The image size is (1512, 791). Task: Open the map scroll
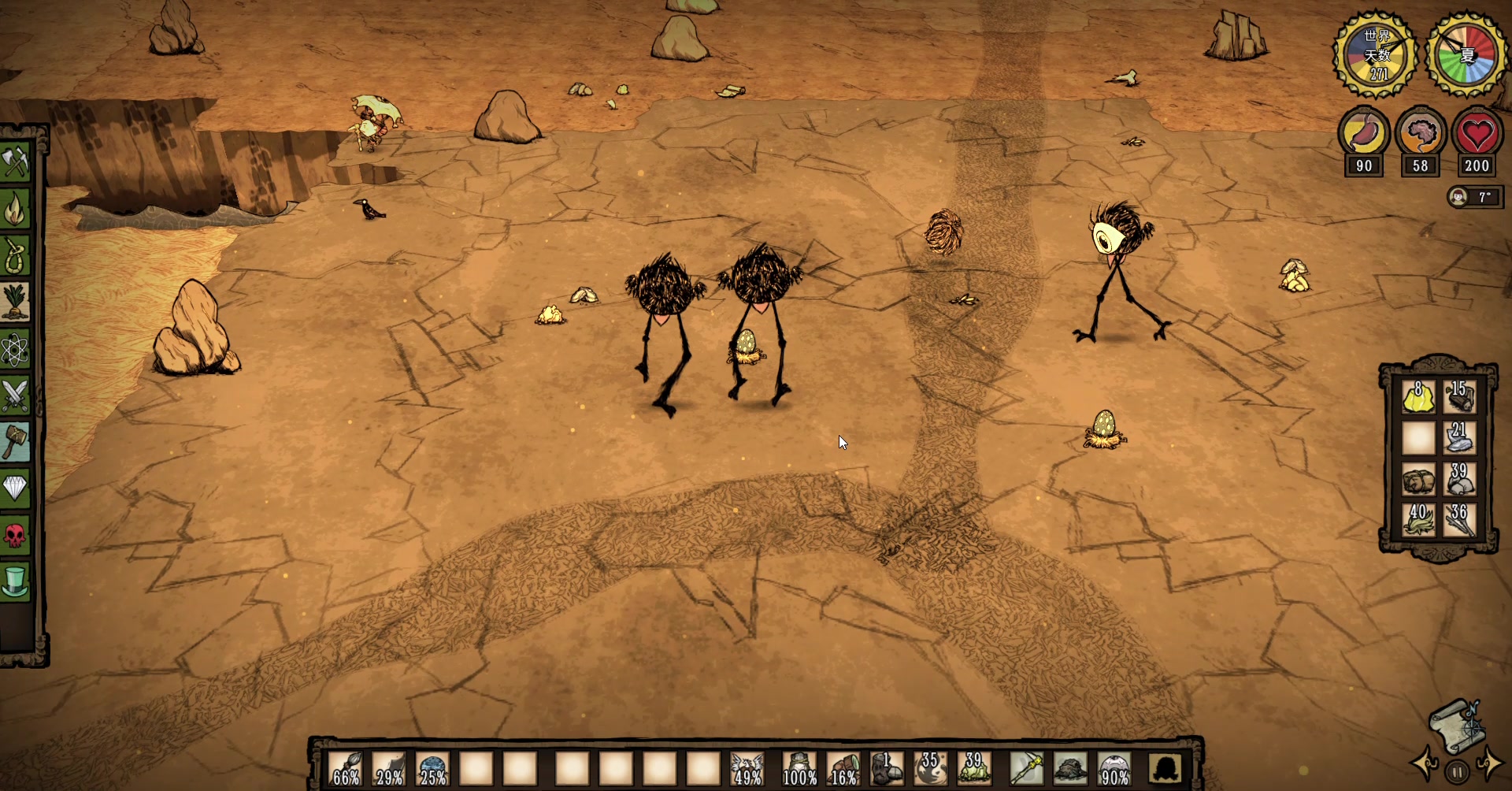click(1458, 725)
